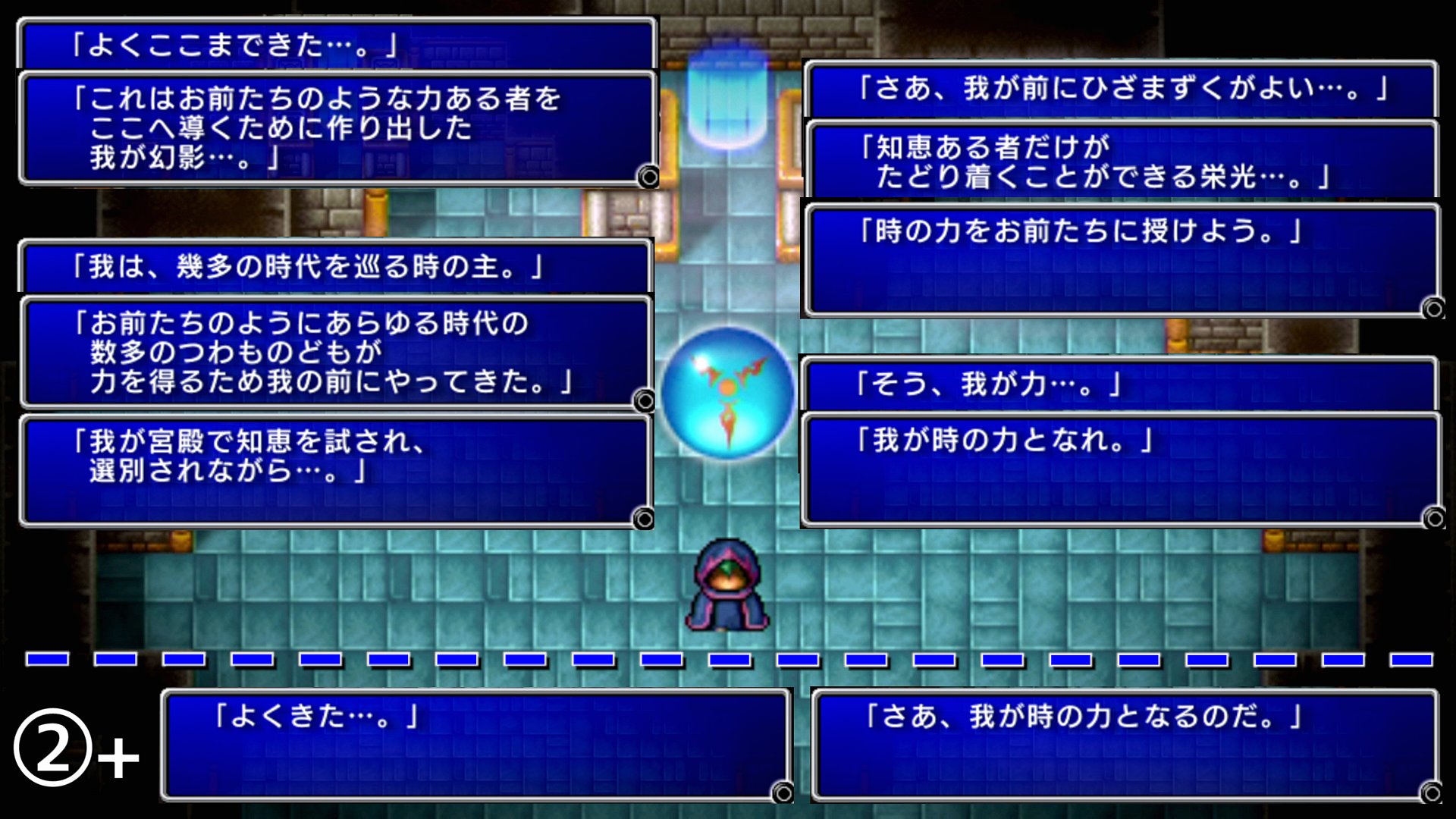Viewport: 1456px width, 819px height.
Task: Click the advance icon on「選別されながら…。」box
Action: [x=643, y=519]
